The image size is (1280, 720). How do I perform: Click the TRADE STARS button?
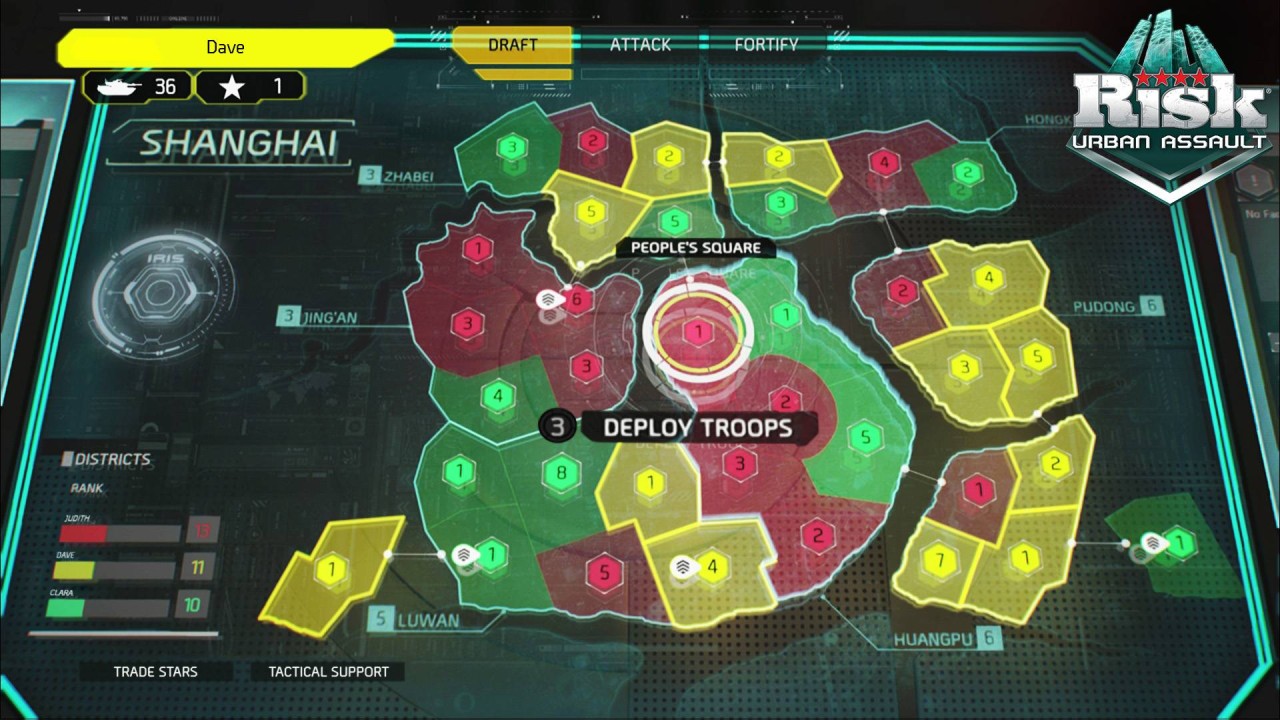point(156,672)
